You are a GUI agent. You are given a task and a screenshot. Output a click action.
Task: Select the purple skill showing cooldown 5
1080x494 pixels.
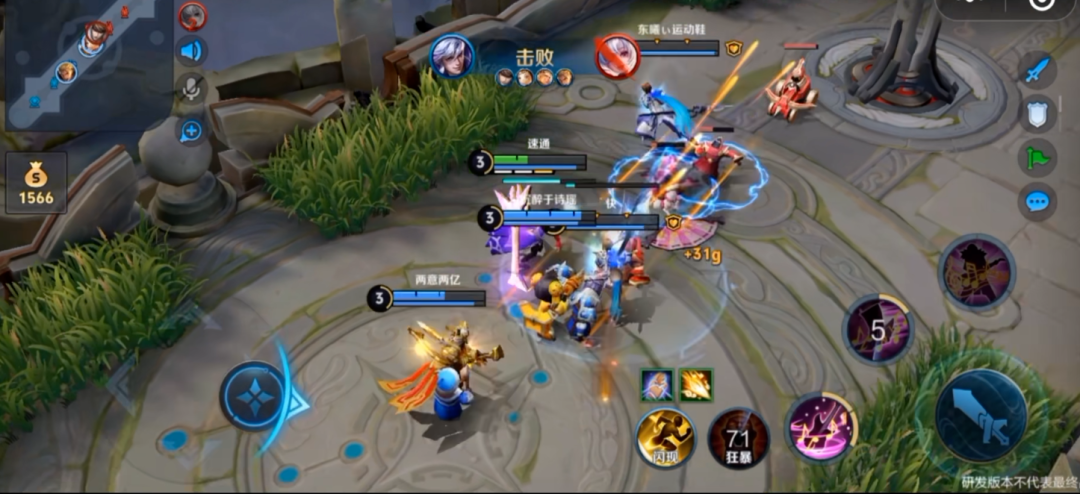pyautogui.click(x=877, y=329)
